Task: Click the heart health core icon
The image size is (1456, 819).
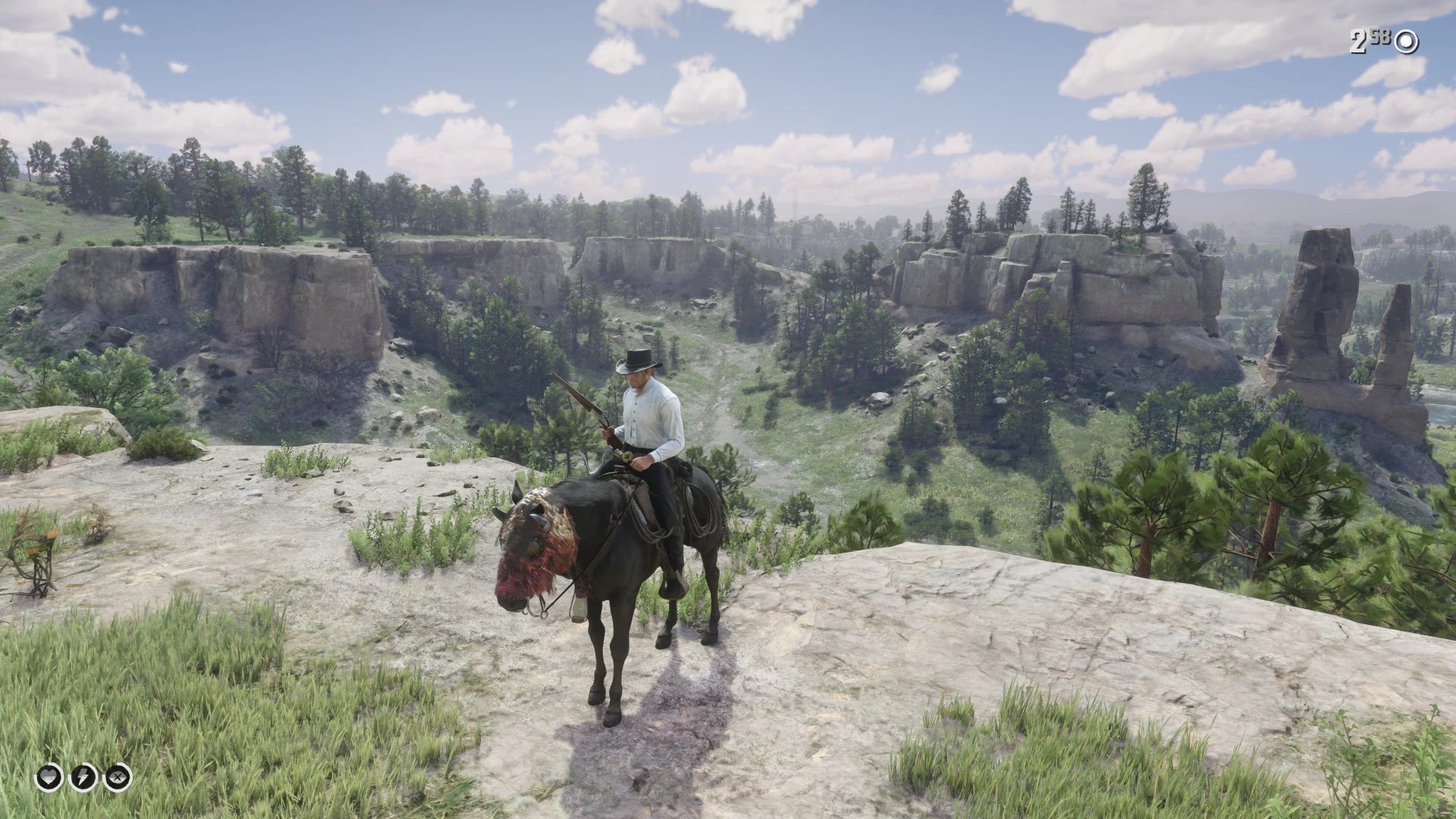Action: tap(49, 777)
